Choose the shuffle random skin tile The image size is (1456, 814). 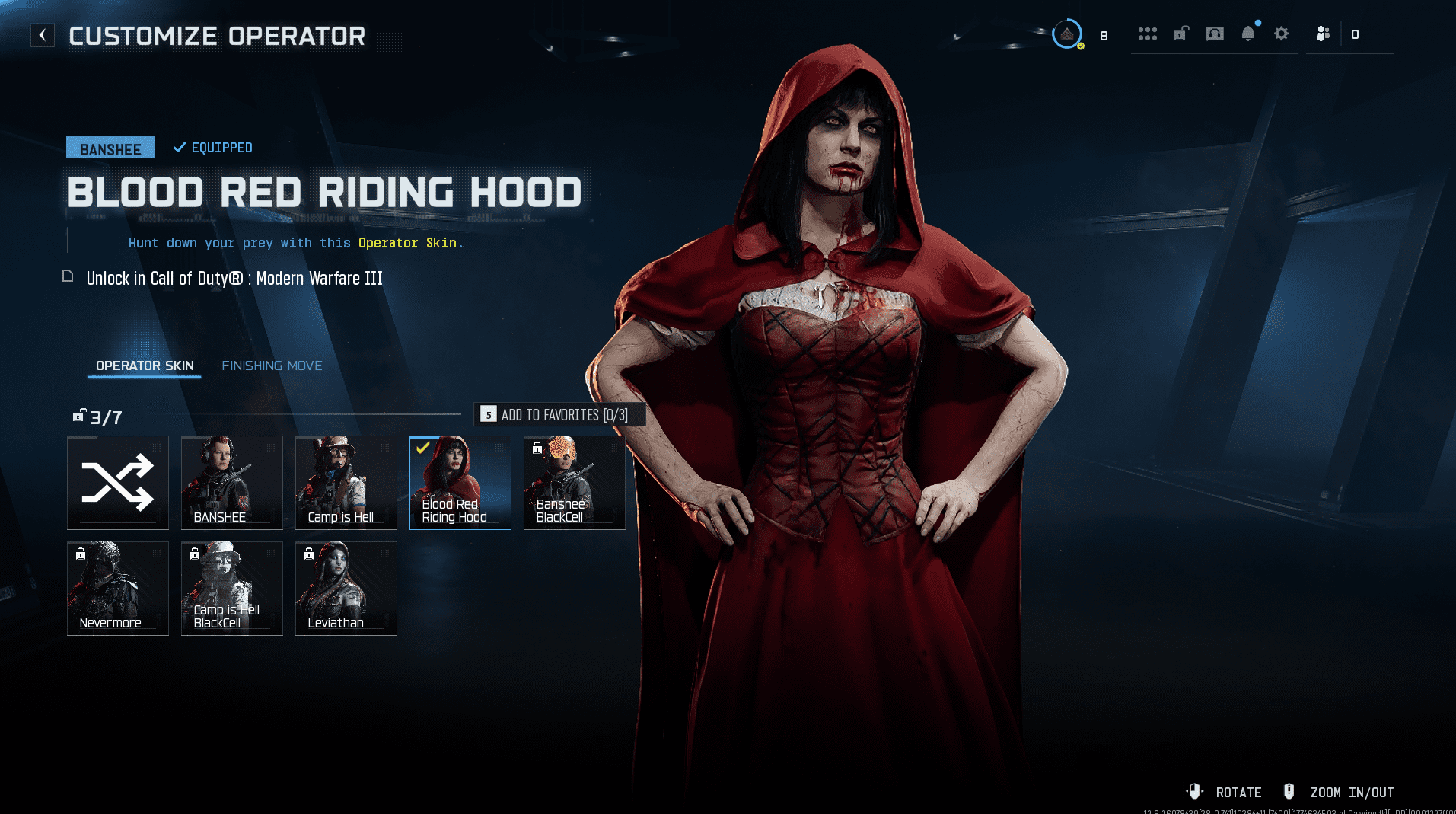118,483
